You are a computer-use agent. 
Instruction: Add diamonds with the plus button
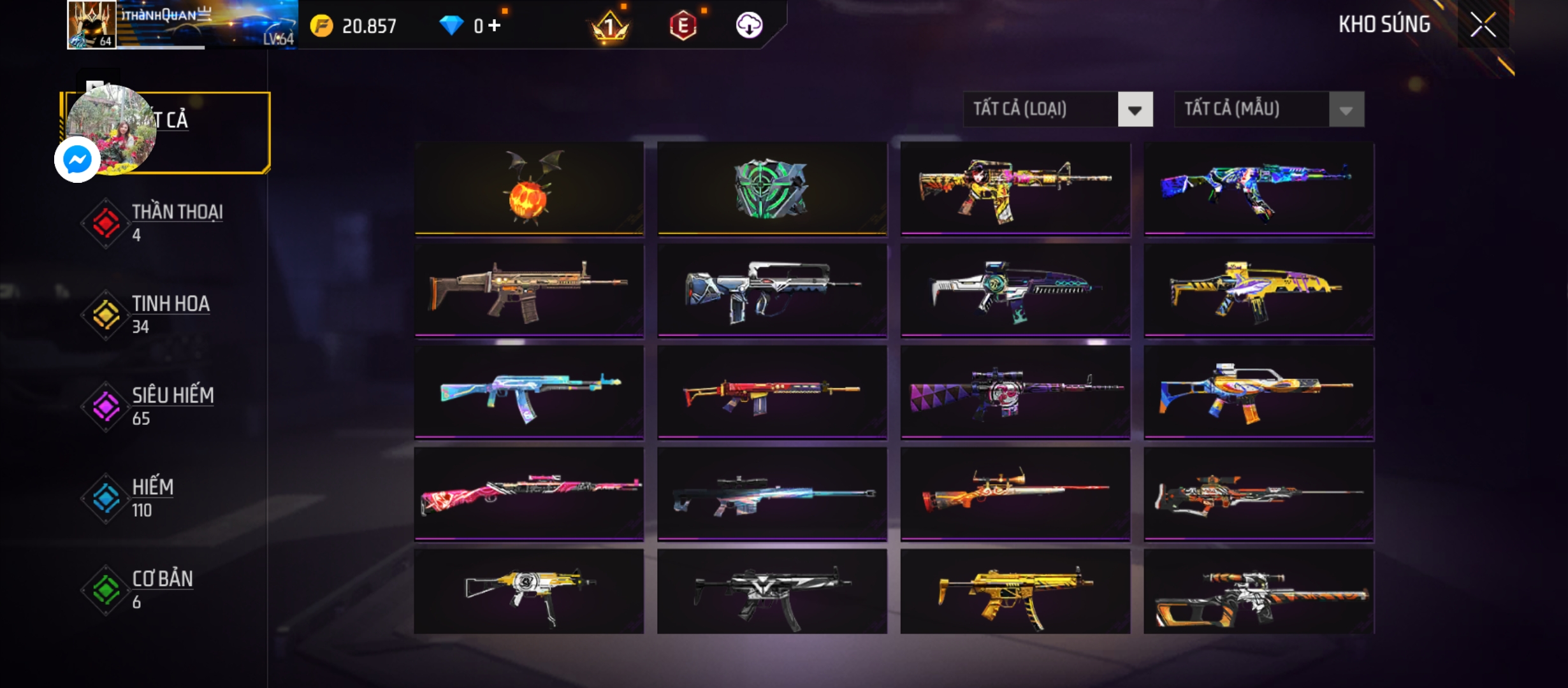click(495, 25)
